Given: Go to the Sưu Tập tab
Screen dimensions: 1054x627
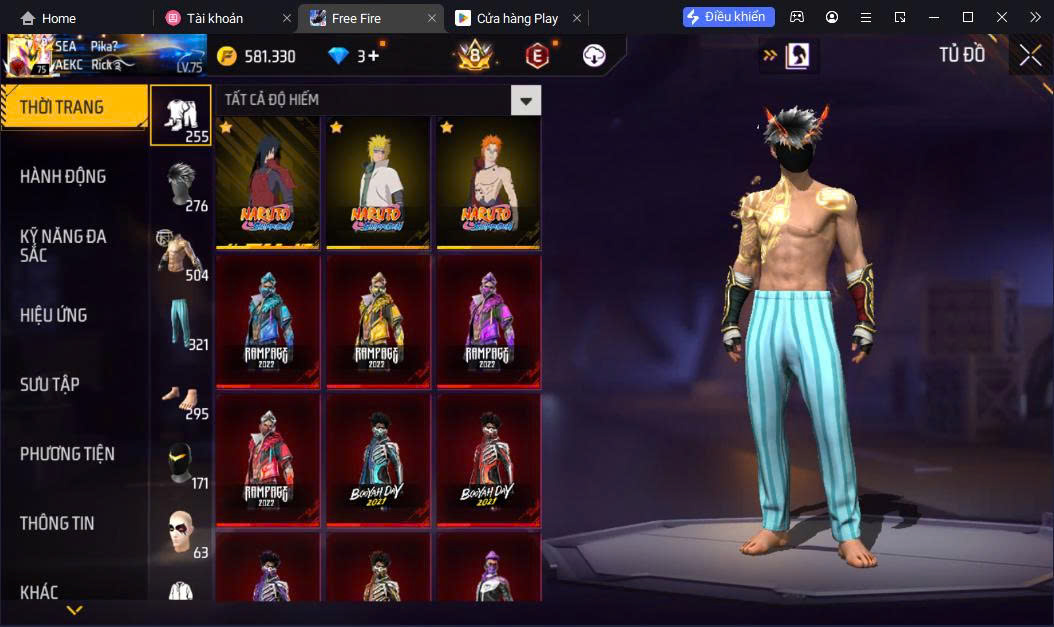Looking at the screenshot, I should pos(50,384).
